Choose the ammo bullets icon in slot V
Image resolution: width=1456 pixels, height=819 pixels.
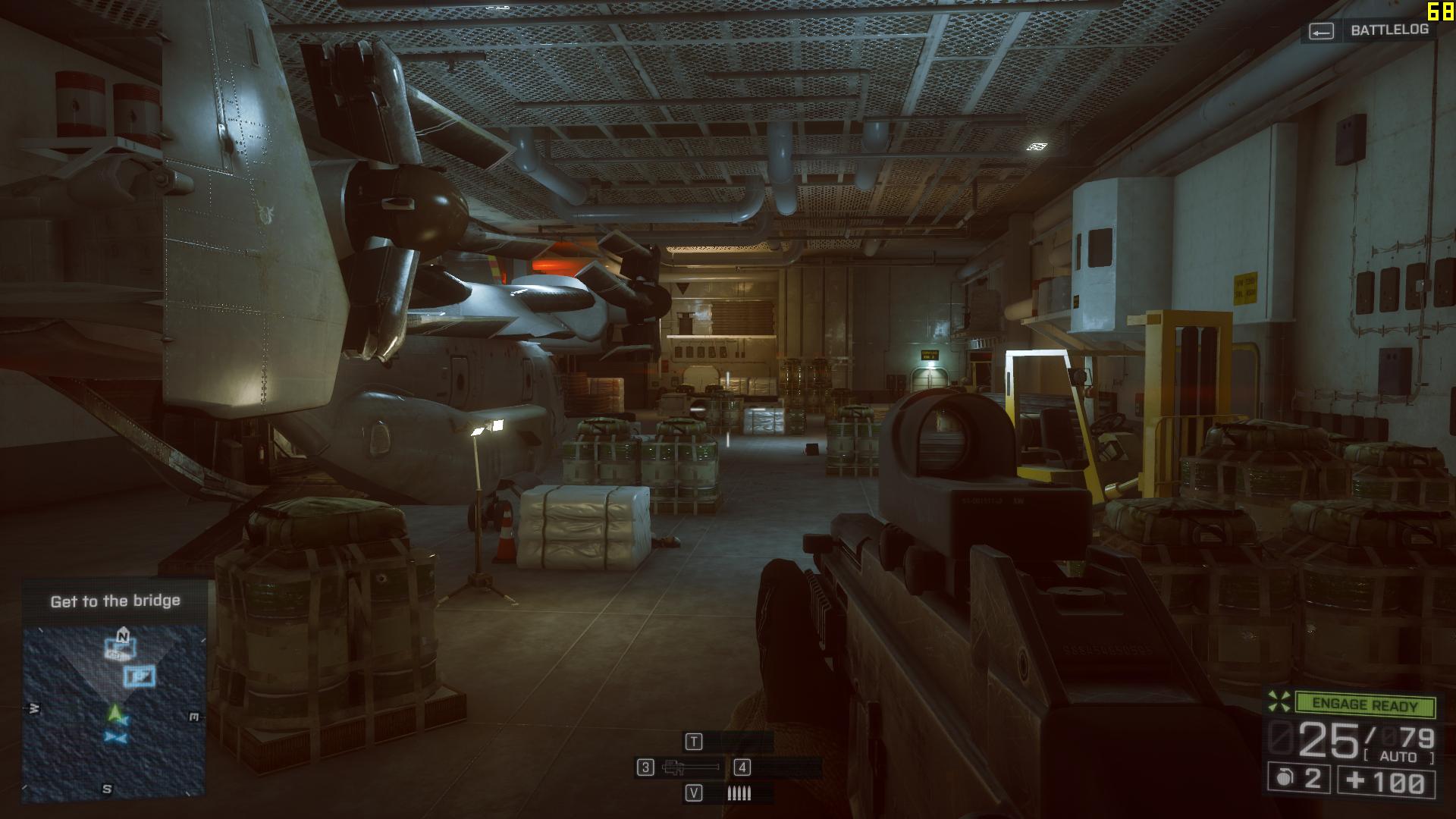coord(739,793)
